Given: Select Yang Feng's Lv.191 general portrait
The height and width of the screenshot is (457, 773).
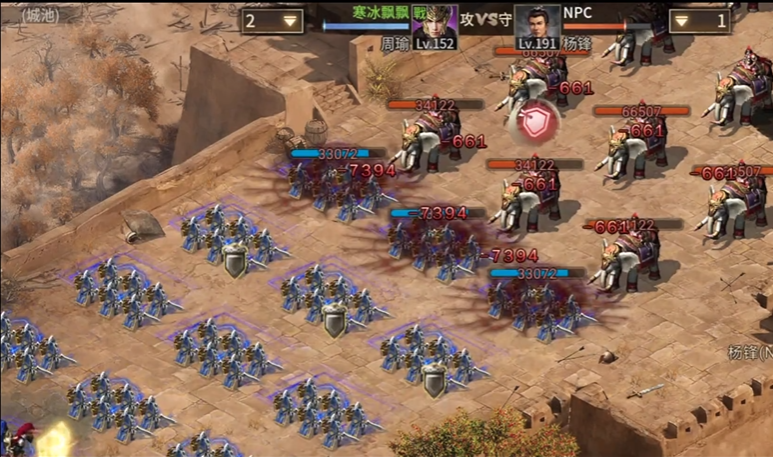Looking at the screenshot, I should pyautogui.click(x=537, y=26).
